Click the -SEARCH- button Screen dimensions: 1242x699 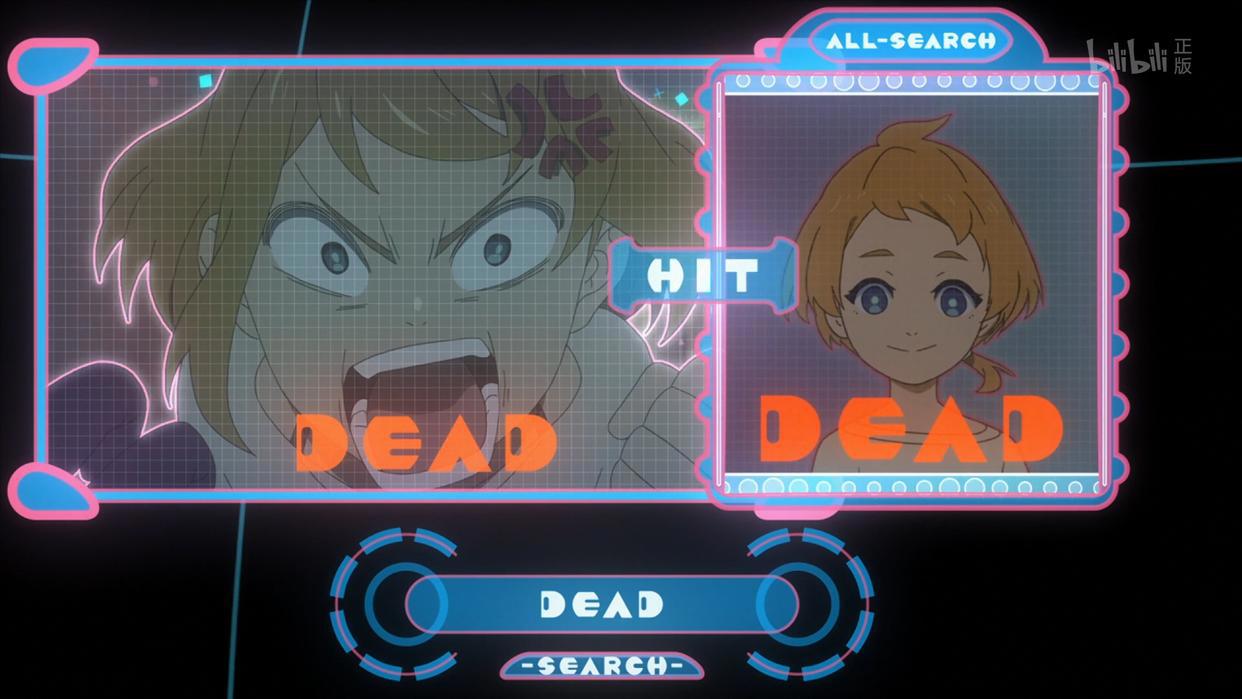(x=602, y=665)
